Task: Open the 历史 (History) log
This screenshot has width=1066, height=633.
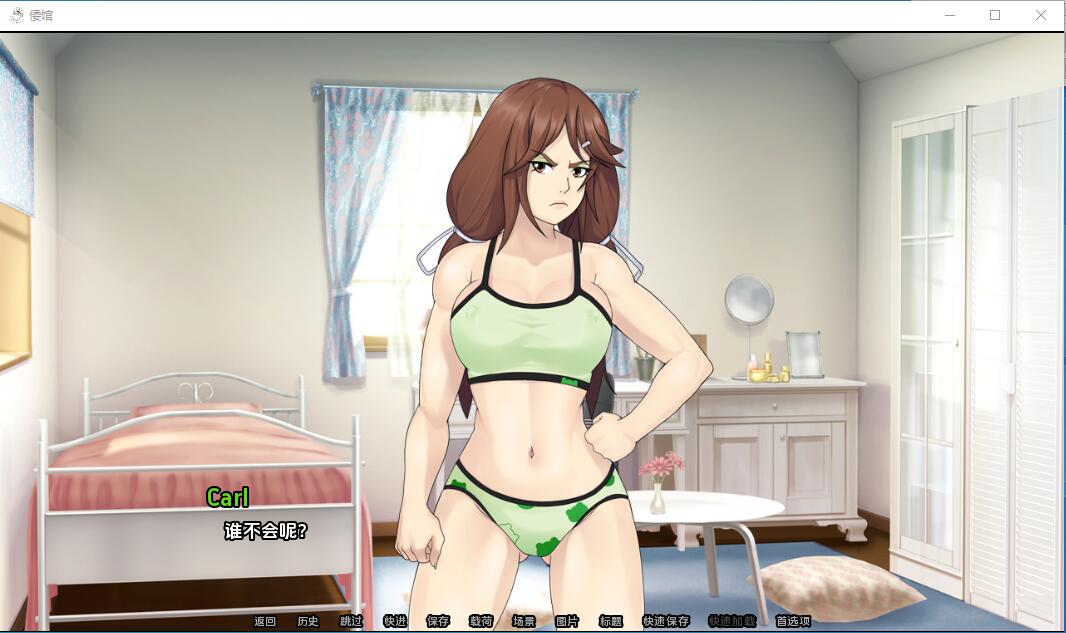Action: pos(308,621)
